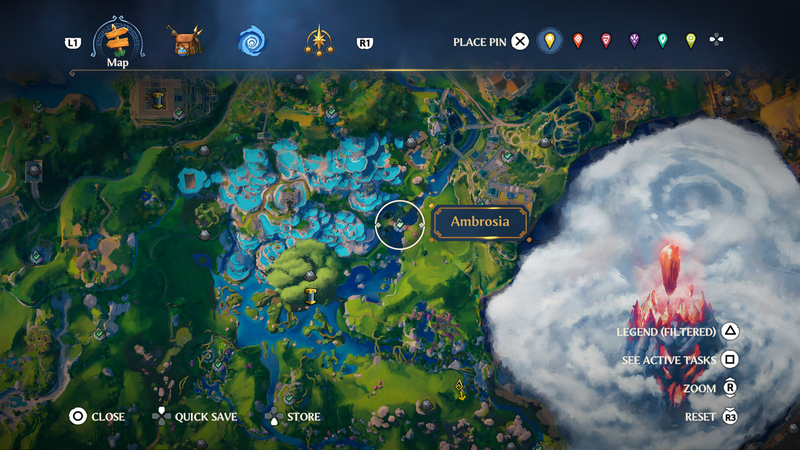Select the yellow anchor map marker
Image resolution: width=800 pixels, height=450 pixels.
point(460,388)
